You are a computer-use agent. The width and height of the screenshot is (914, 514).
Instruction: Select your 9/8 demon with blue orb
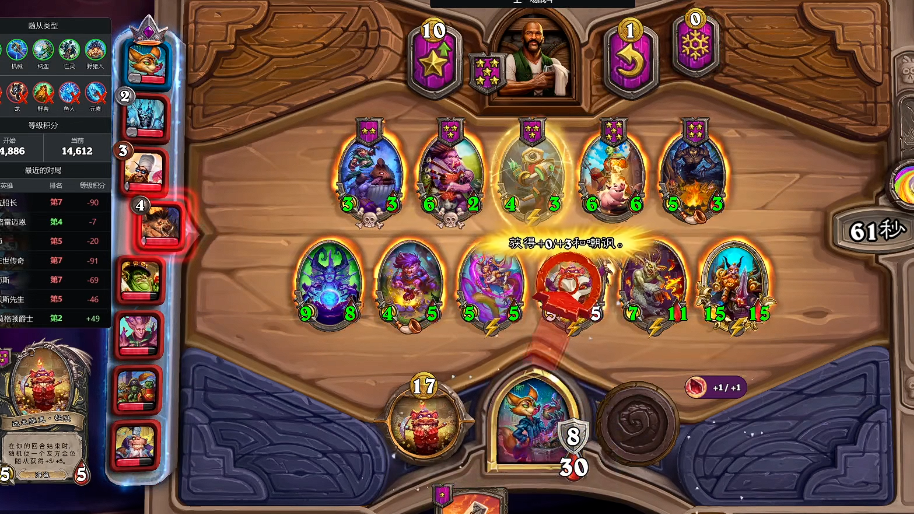(331, 284)
